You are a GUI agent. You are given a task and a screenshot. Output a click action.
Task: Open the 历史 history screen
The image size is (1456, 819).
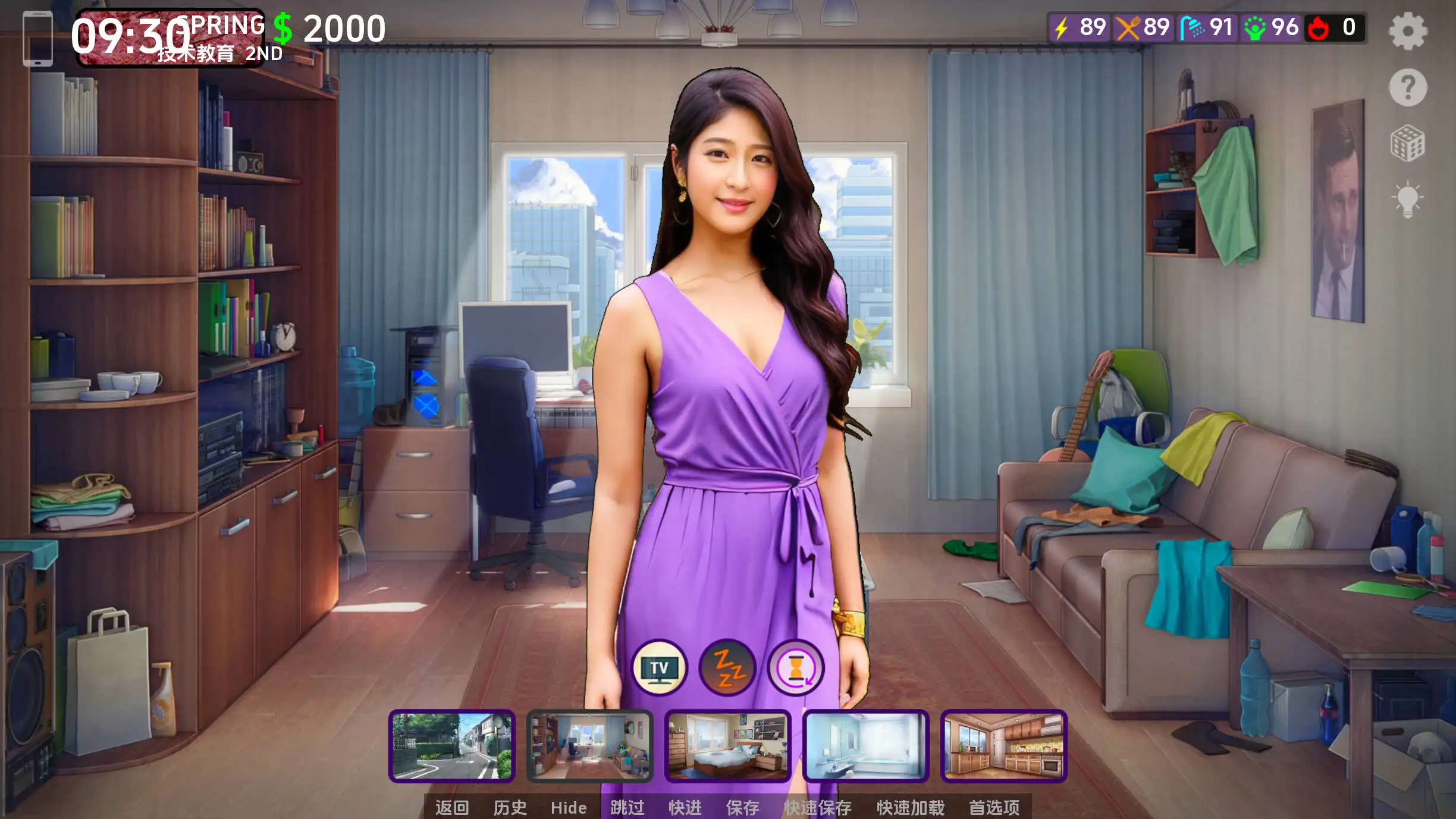tap(509, 808)
